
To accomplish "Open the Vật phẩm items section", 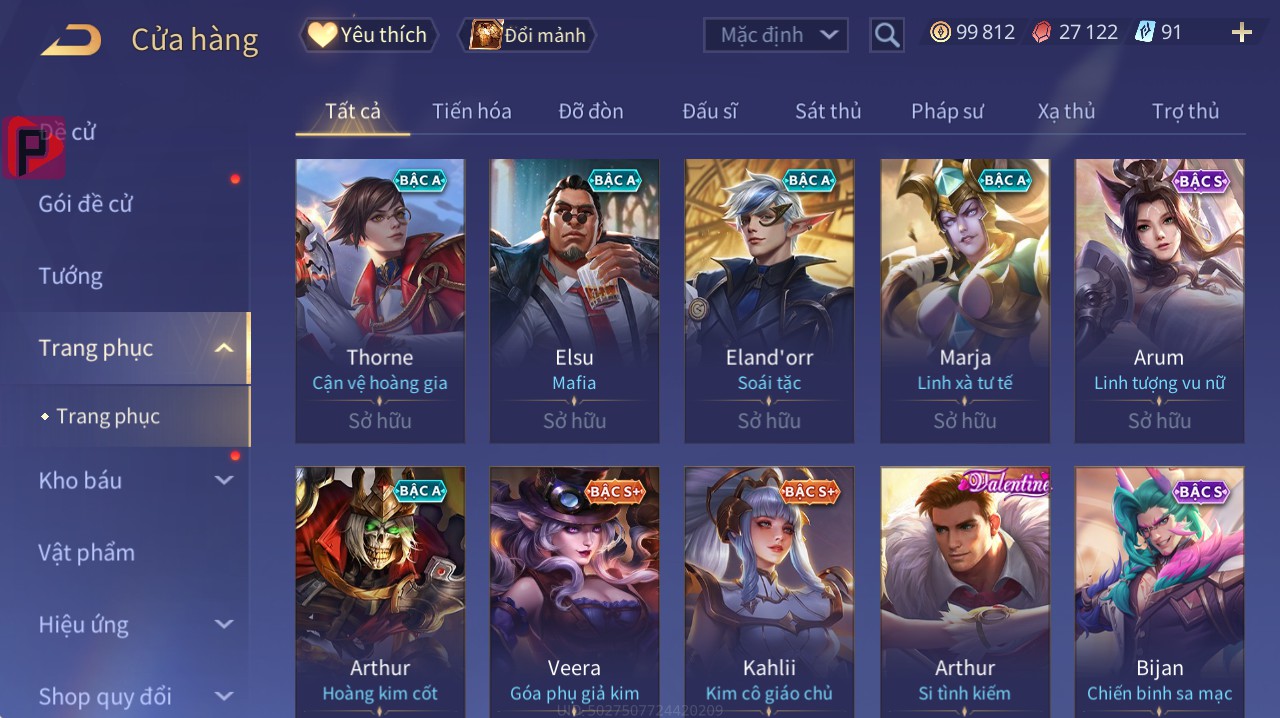I will (x=86, y=552).
